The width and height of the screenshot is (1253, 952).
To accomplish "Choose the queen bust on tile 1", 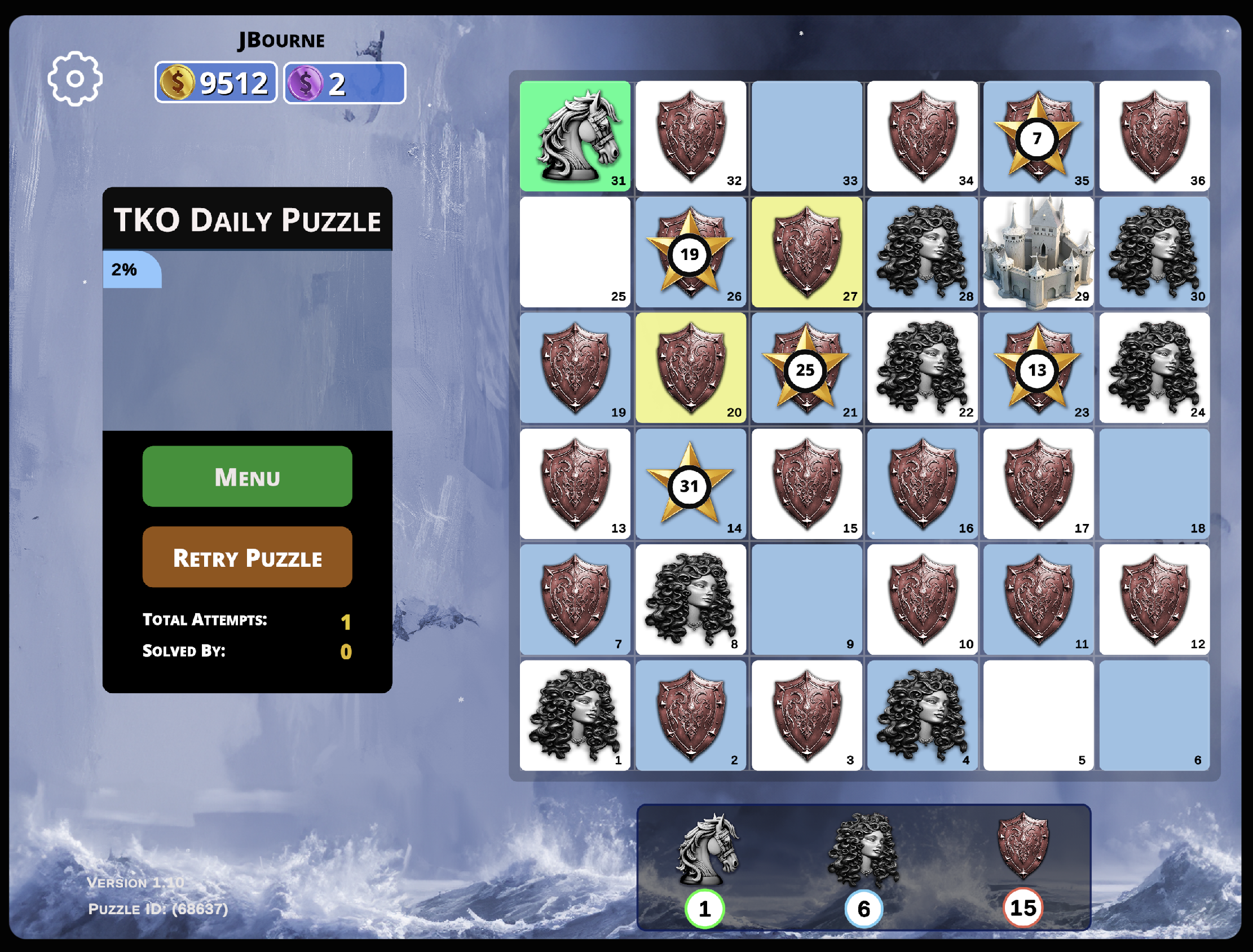I will (x=575, y=715).
